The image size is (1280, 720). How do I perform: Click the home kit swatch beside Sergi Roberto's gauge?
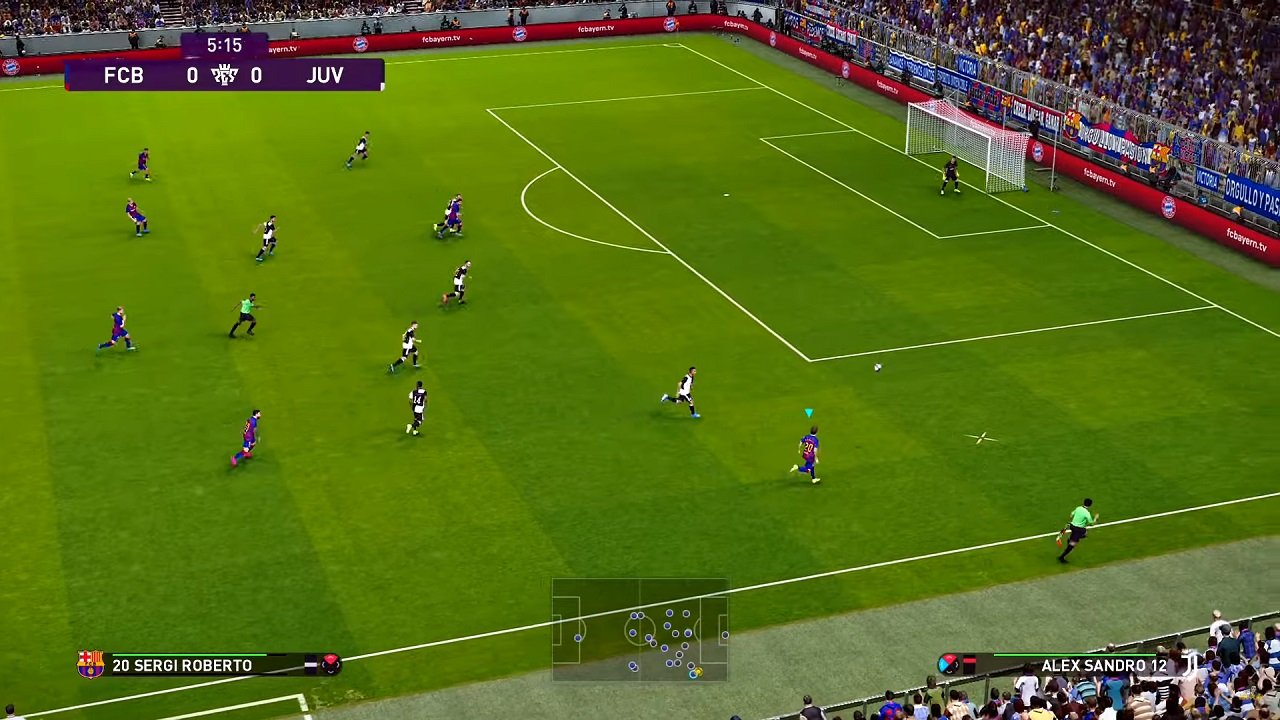pos(309,664)
